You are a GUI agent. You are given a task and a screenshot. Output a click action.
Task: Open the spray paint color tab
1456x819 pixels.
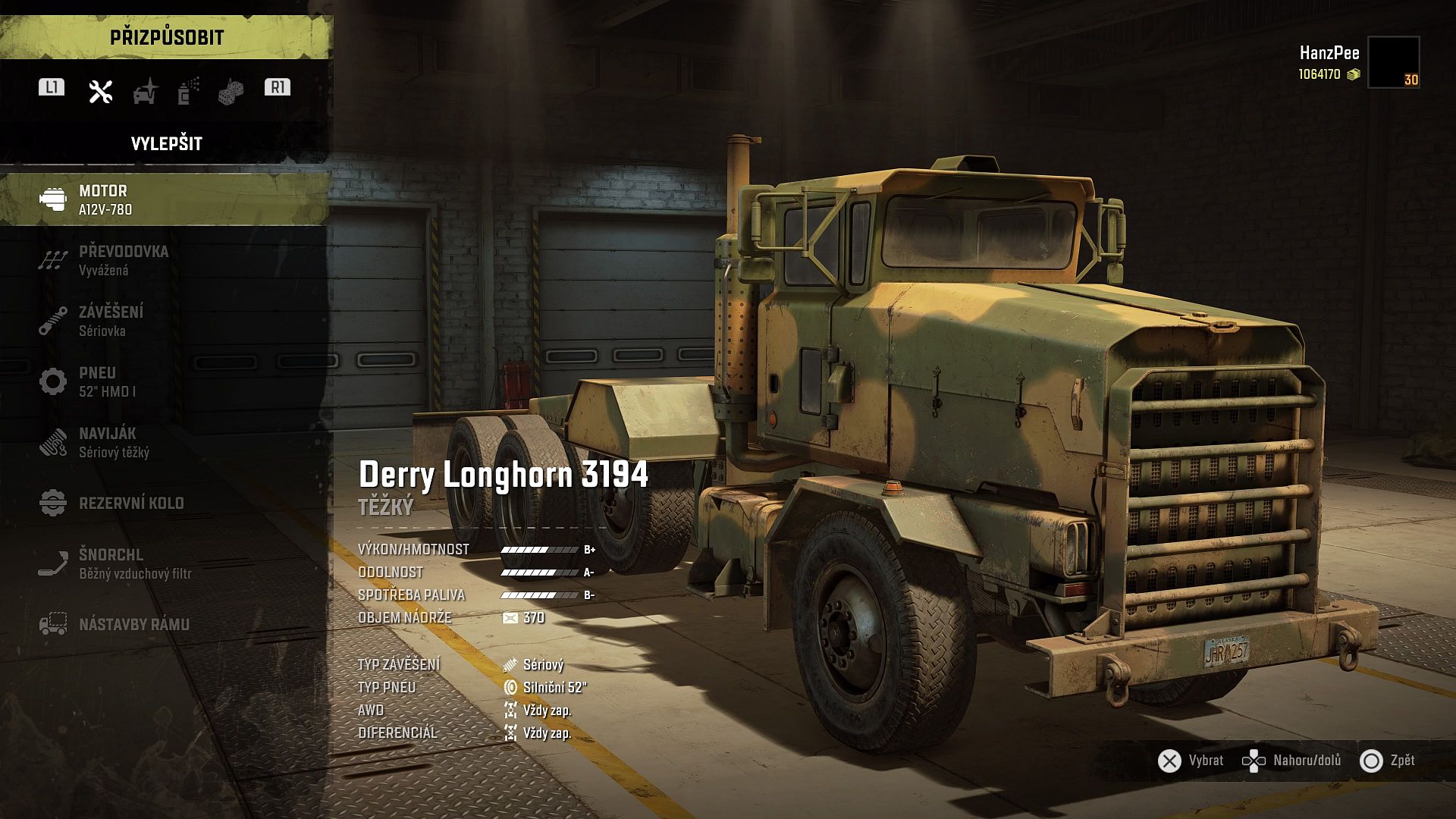188,91
